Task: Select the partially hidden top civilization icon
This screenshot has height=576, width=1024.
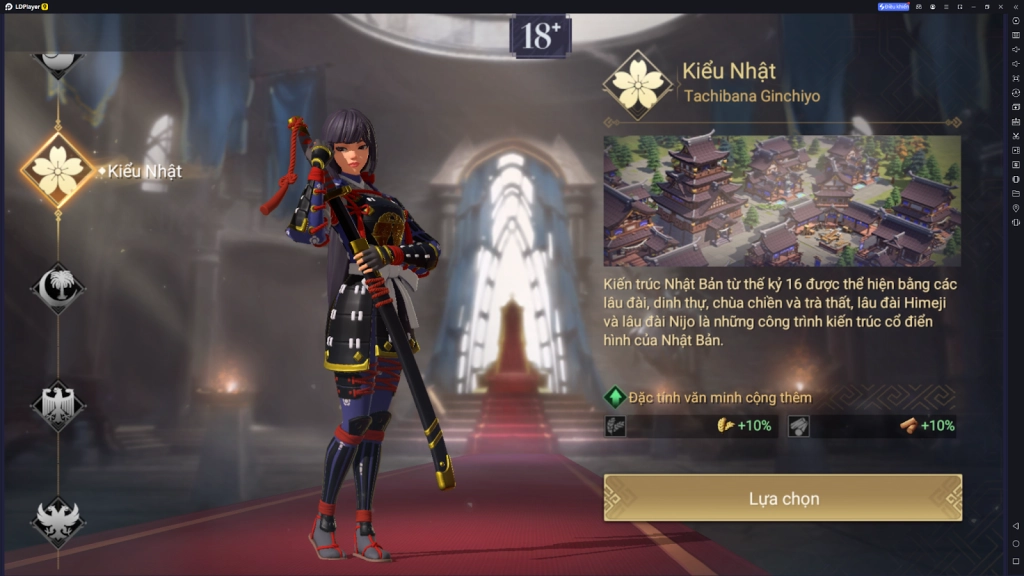Action: 58,60
